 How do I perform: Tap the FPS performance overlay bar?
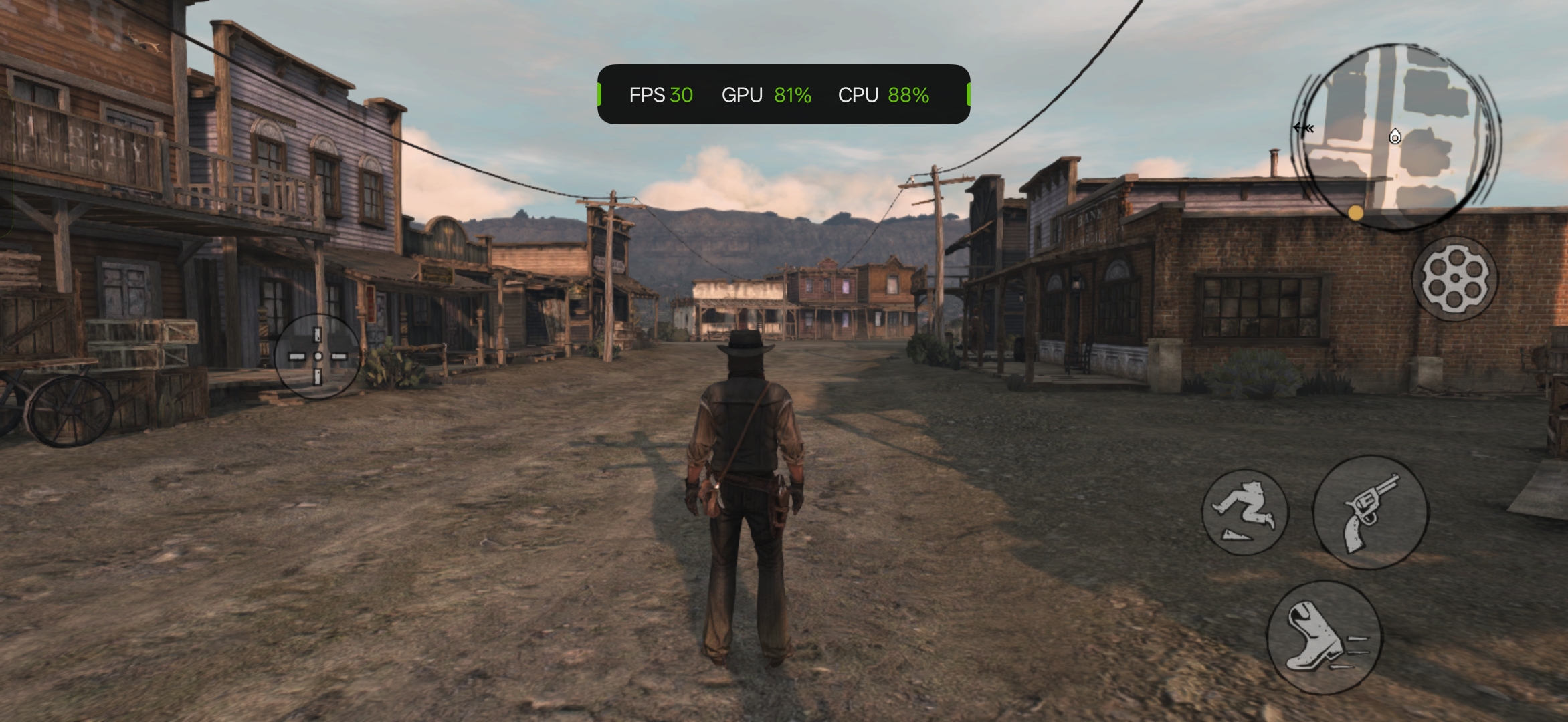(x=783, y=94)
